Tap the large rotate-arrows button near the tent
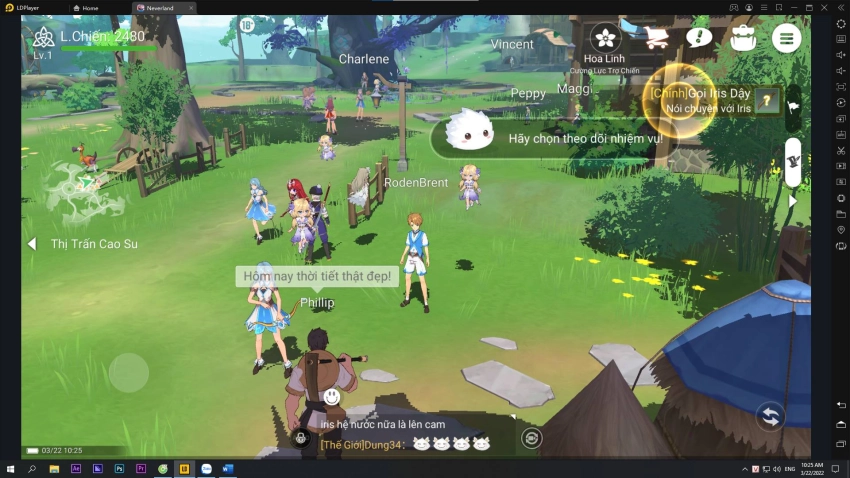 click(x=769, y=415)
